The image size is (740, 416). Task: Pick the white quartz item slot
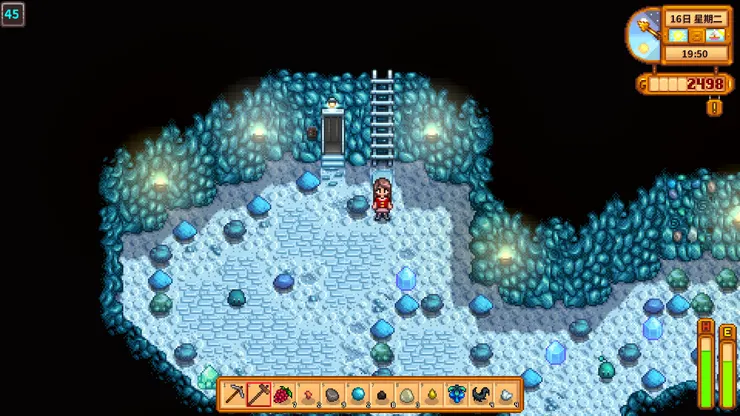(x=505, y=393)
